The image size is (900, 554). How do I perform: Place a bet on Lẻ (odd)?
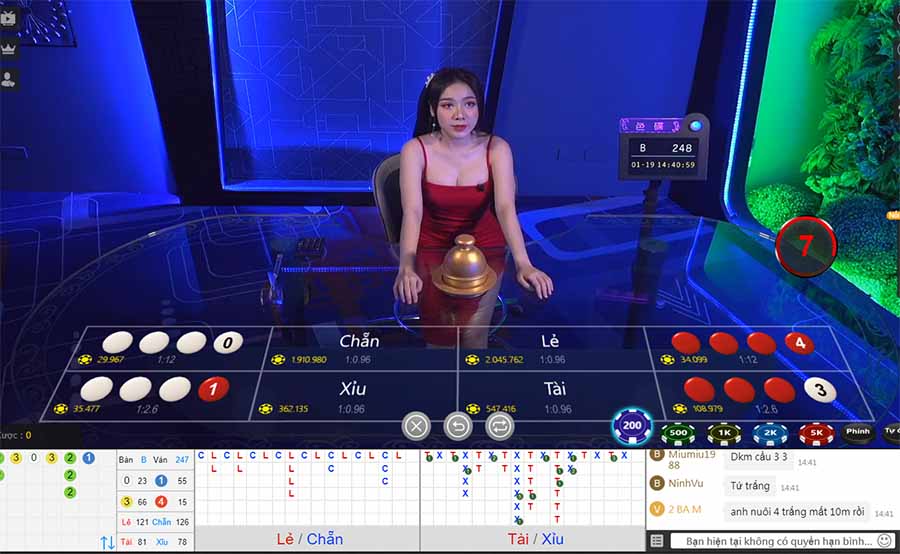[x=550, y=348]
